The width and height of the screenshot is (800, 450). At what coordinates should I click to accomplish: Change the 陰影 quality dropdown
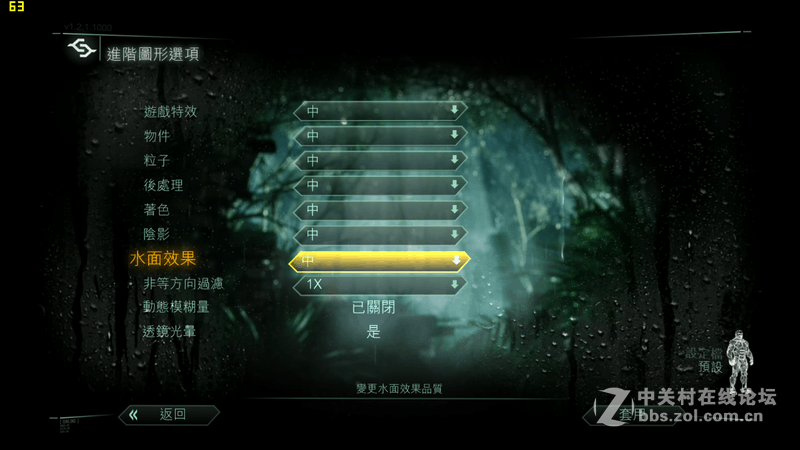[x=380, y=235]
